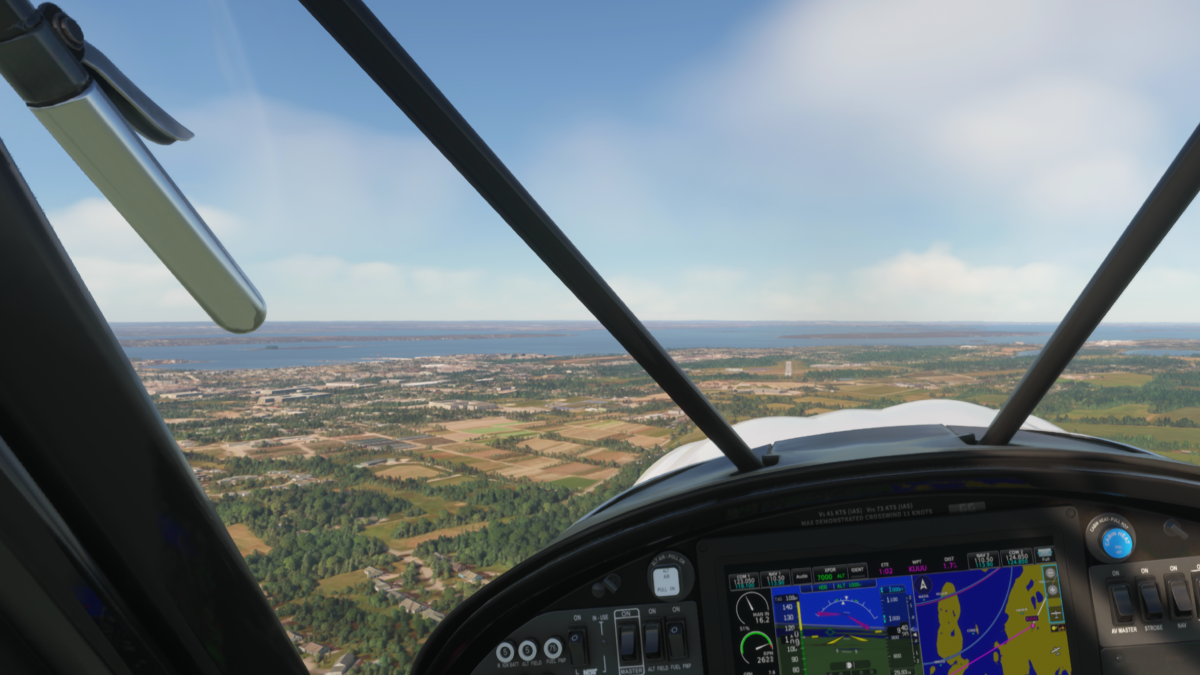
Task: Open the Audio panel on the display
Action: click(801, 577)
